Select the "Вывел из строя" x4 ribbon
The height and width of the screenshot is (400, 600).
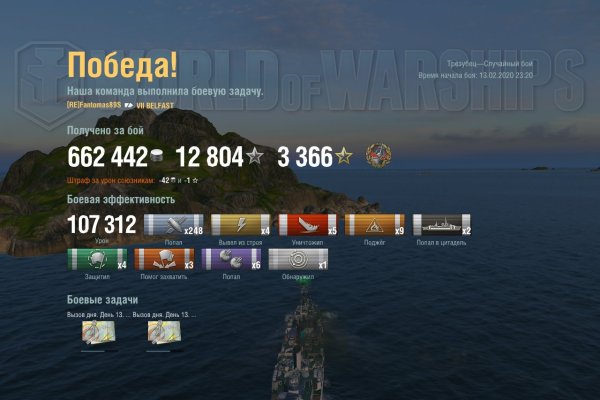click(241, 225)
